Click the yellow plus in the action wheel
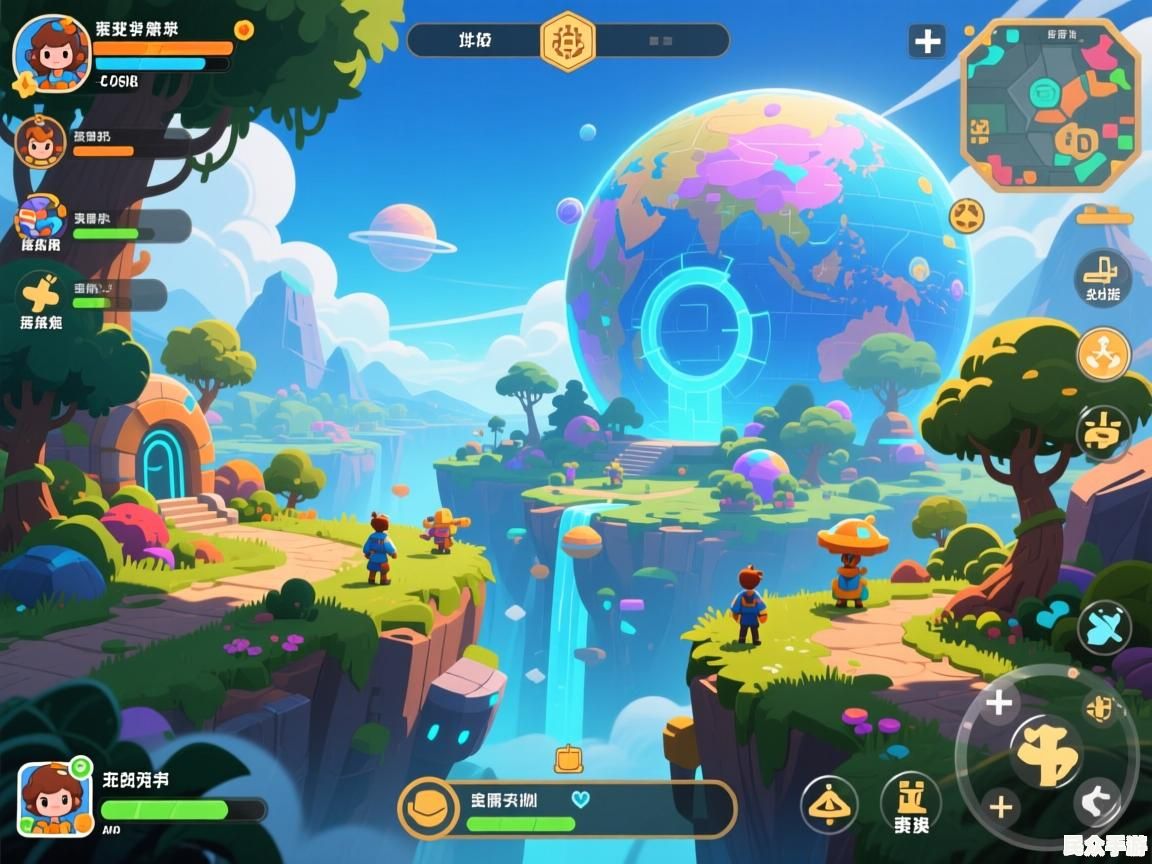Screen dimensions: 1152x864 click(1001, 805)
